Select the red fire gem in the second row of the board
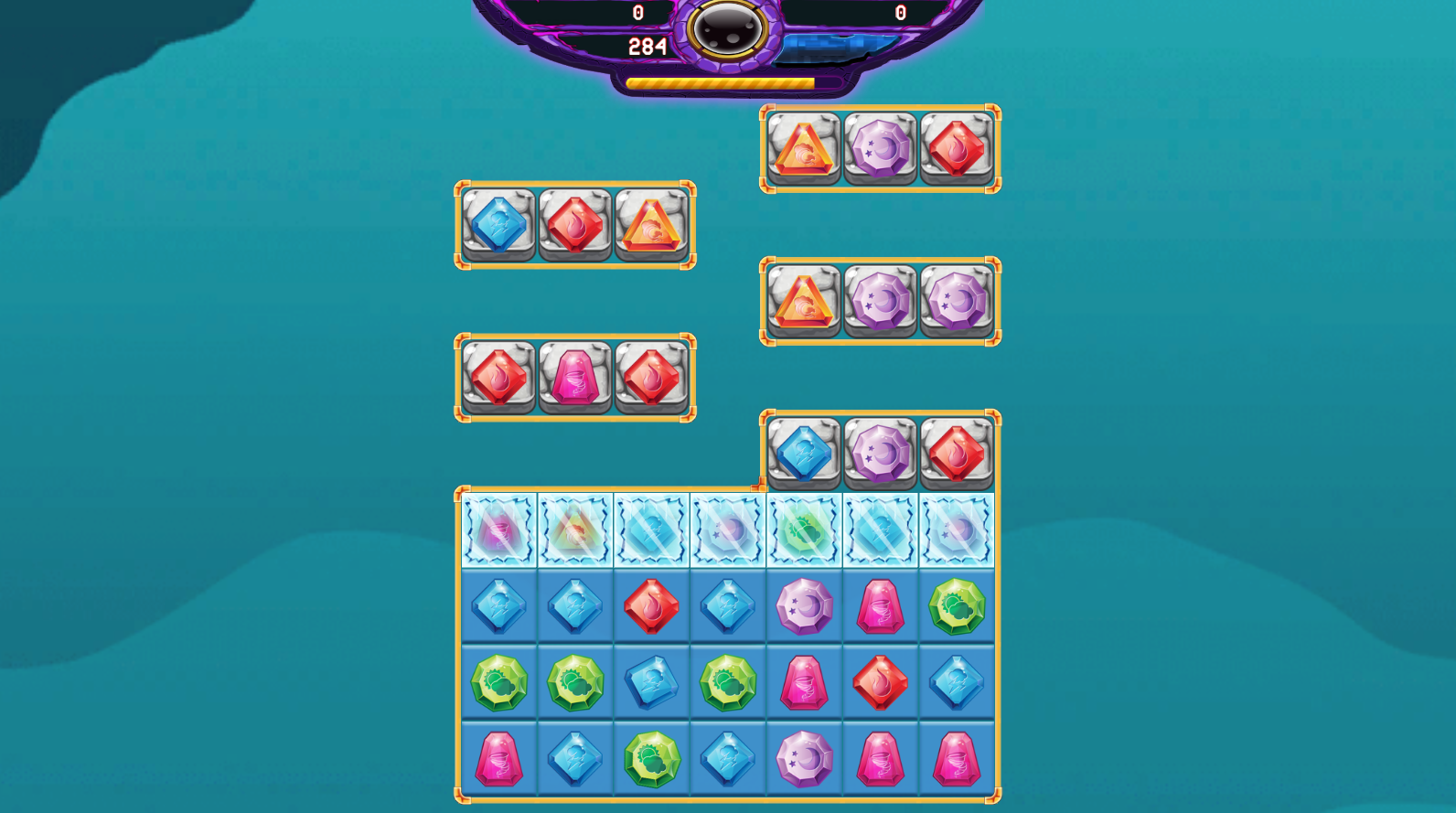This screenshot has width=1456, height=813. coord(650,605)
